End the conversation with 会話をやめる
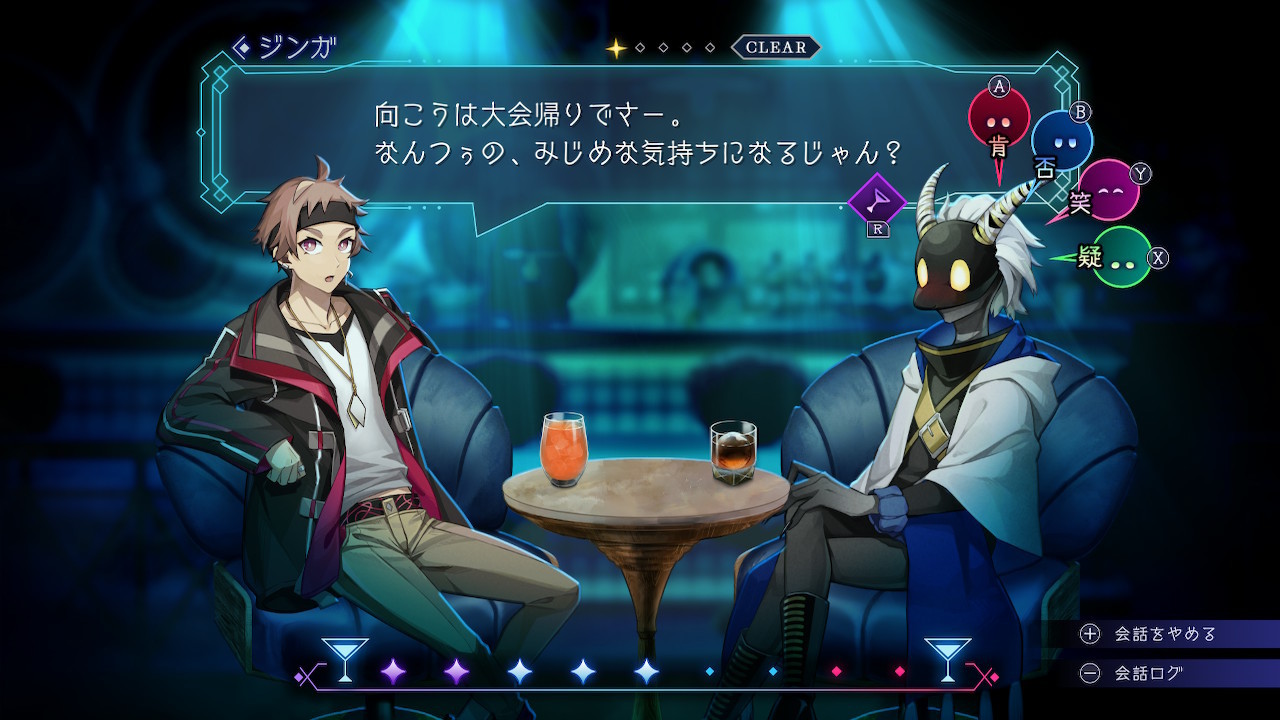This screenshot has width=1280, height=720. tap(1165, 634)
